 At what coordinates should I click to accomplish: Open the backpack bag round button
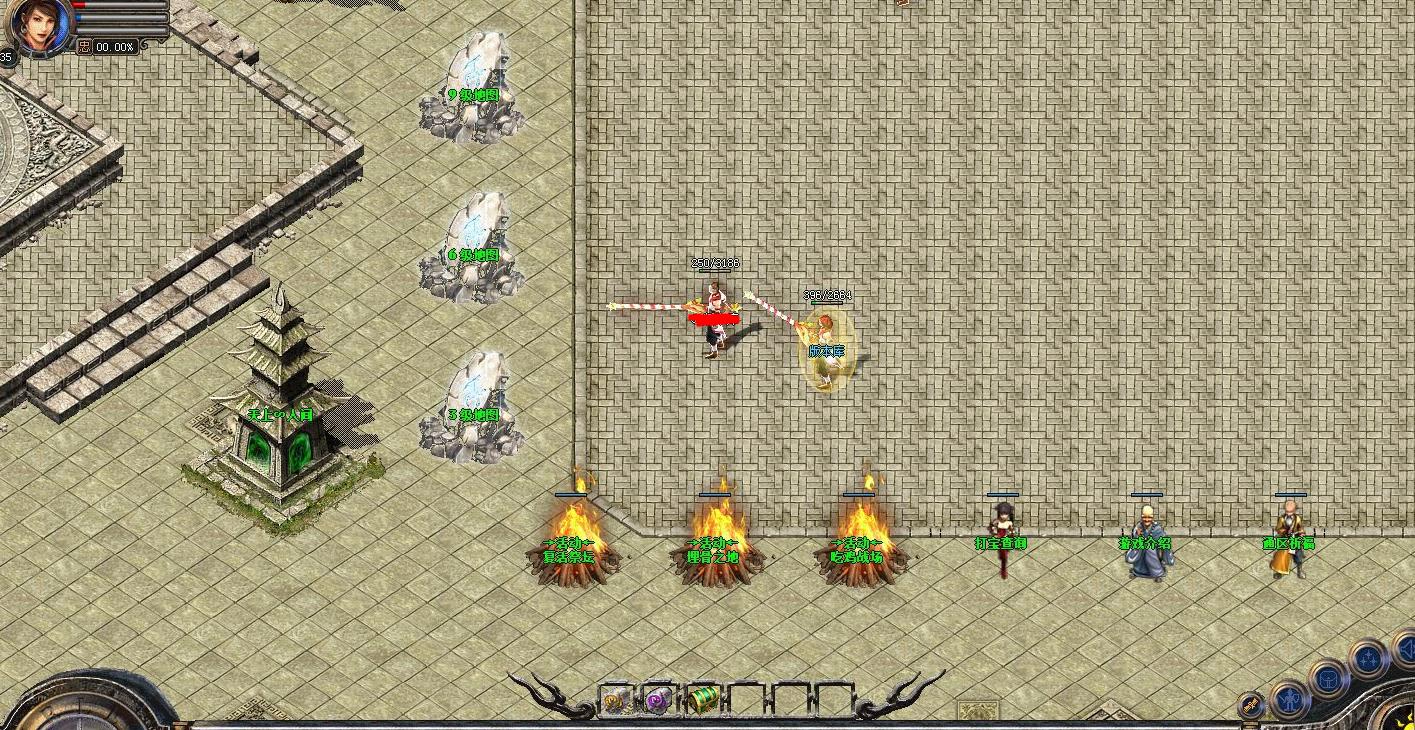[x=1328, y=678]
